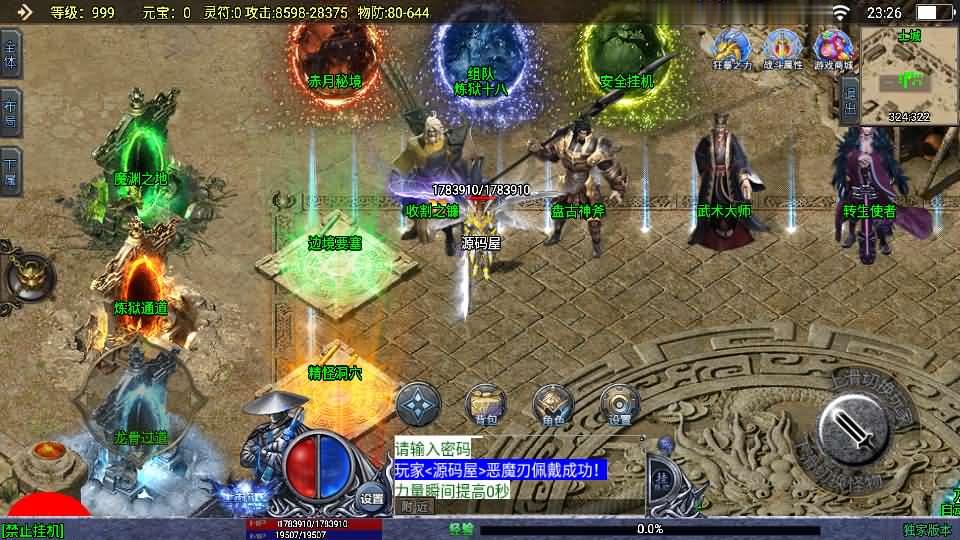Click the 退出 exit tab beside minimap

[x=850, y=98]
